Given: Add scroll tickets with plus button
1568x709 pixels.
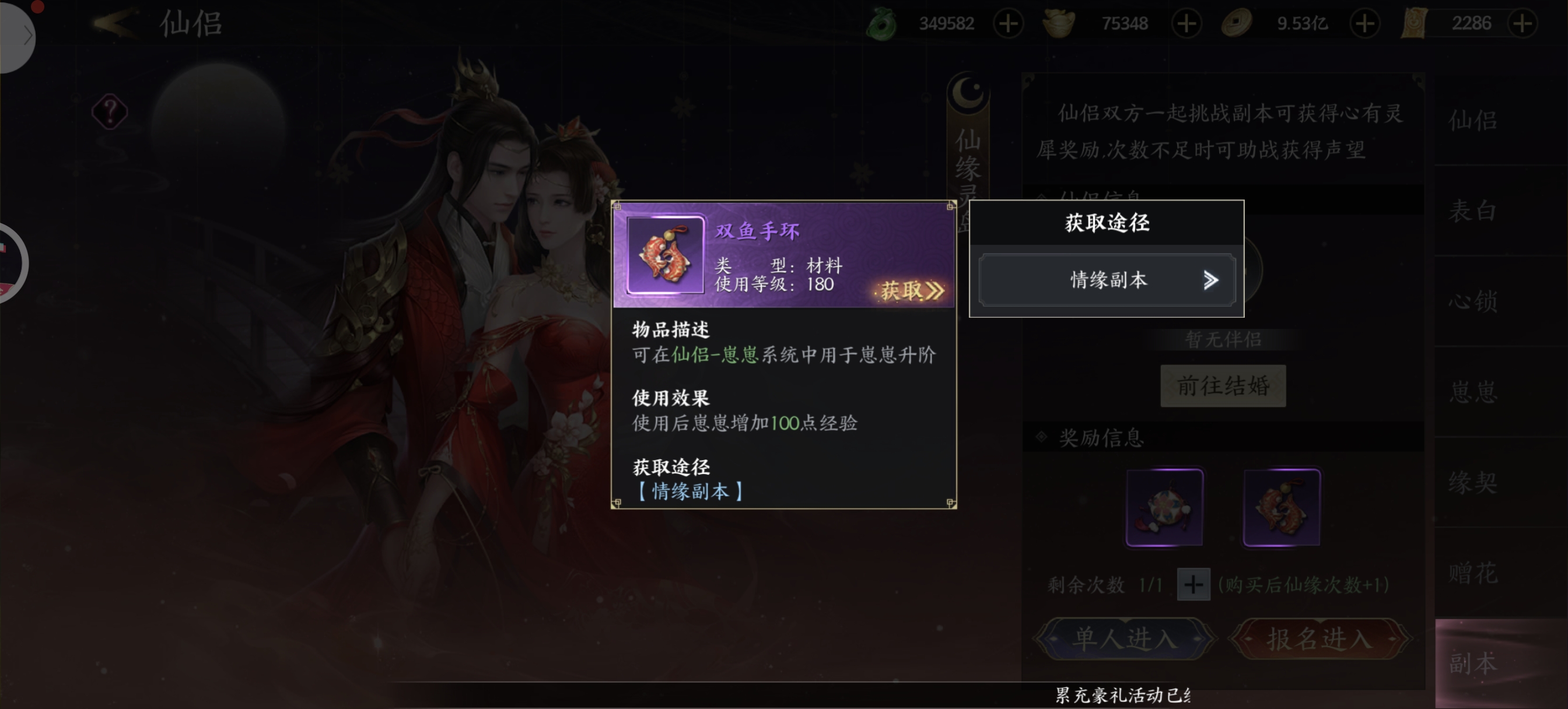Looking at the screenshot, I should point(1522,24).
